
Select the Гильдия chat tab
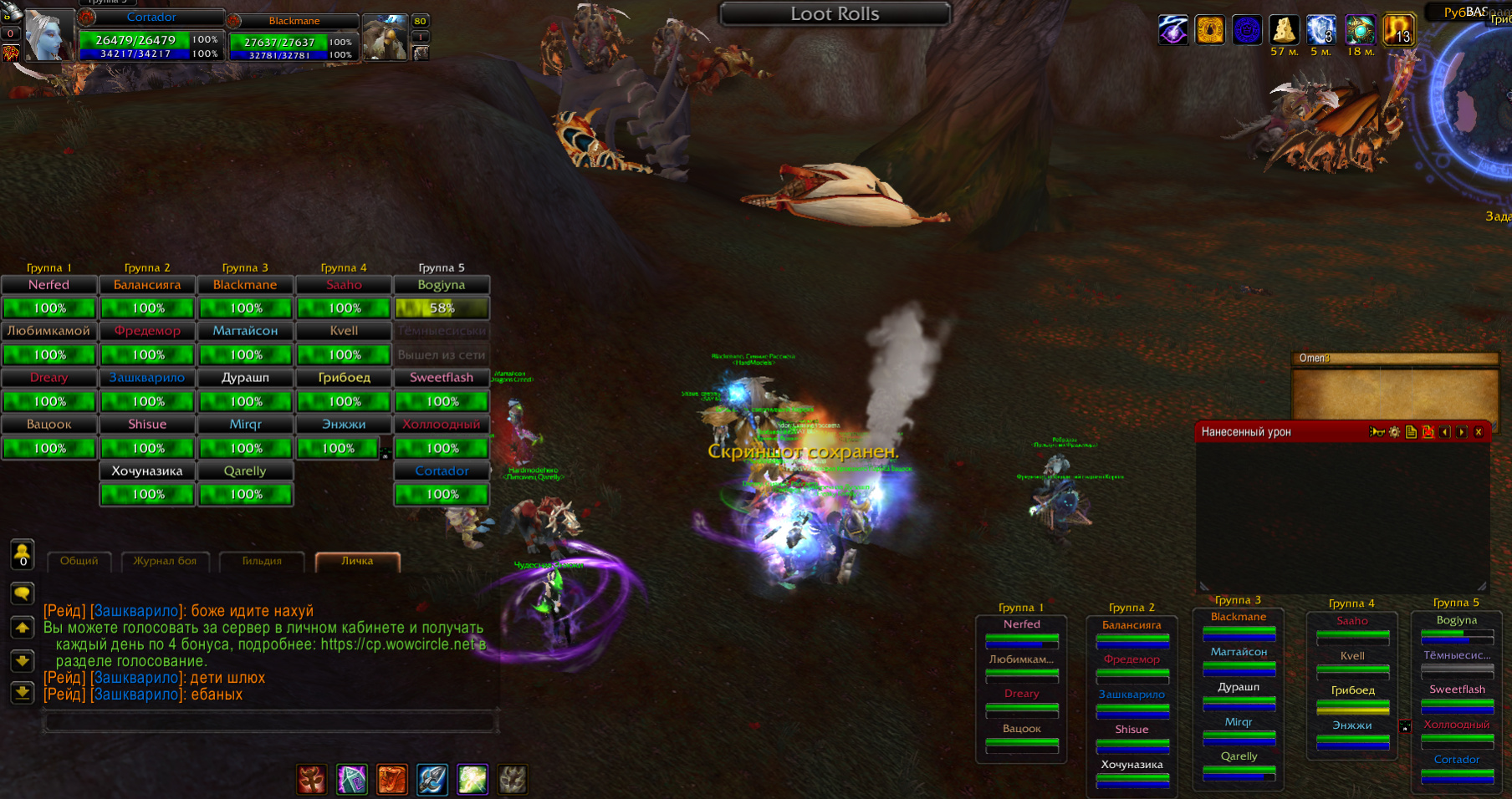click(262, 562)
